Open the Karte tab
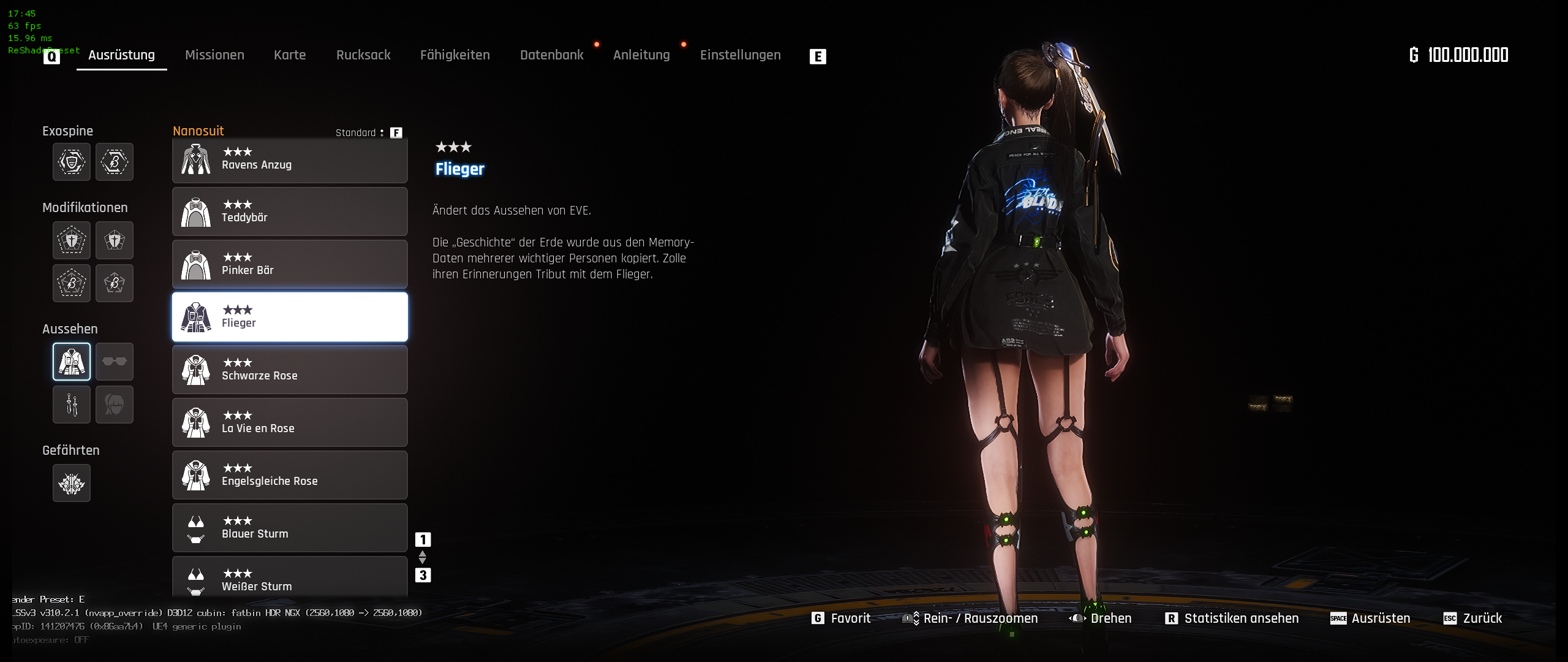The width and height of the screenshot is (1568, 662). 290,55
